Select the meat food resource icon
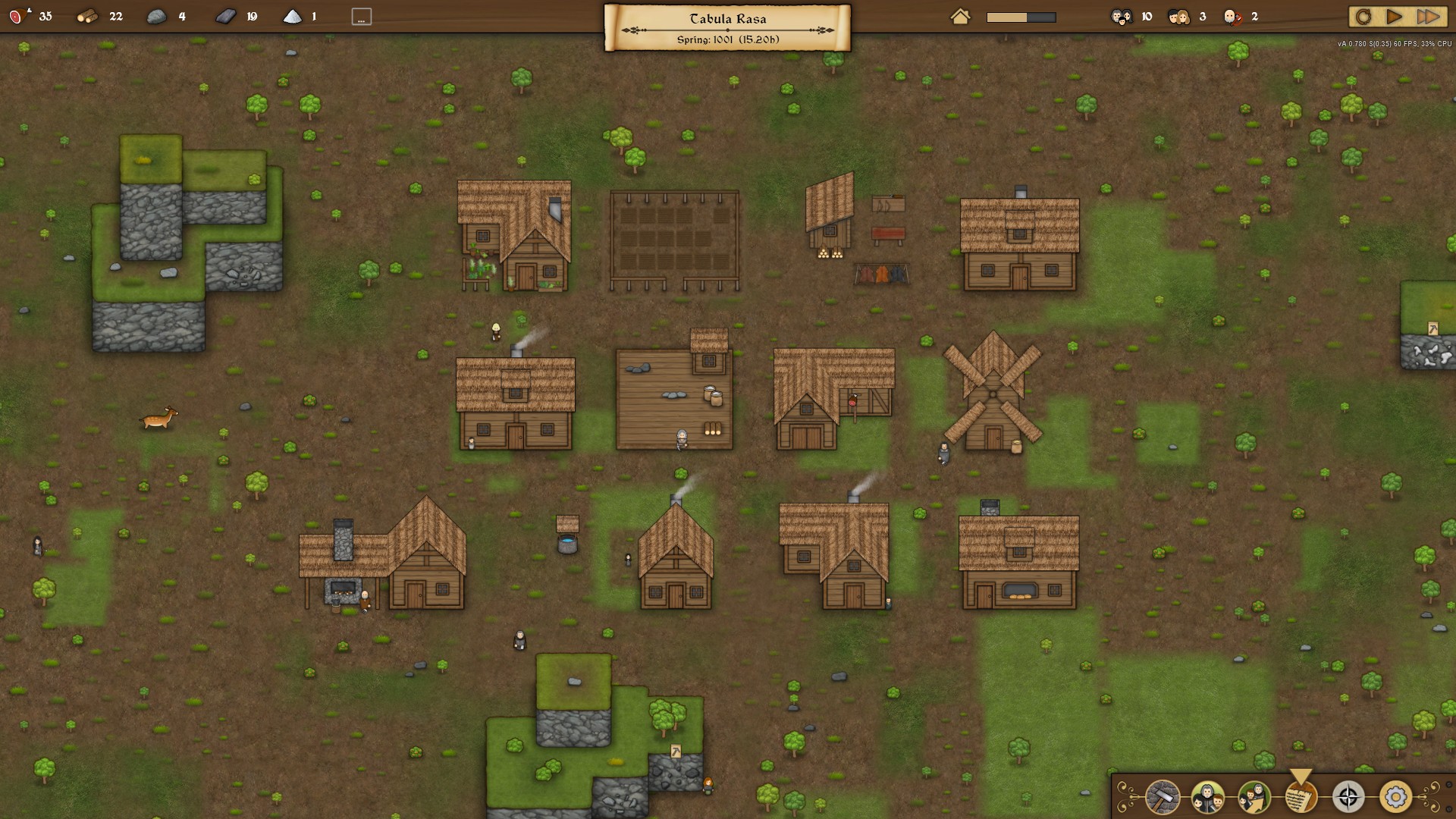Screen dimensions: 1456x819 point(17,16)
